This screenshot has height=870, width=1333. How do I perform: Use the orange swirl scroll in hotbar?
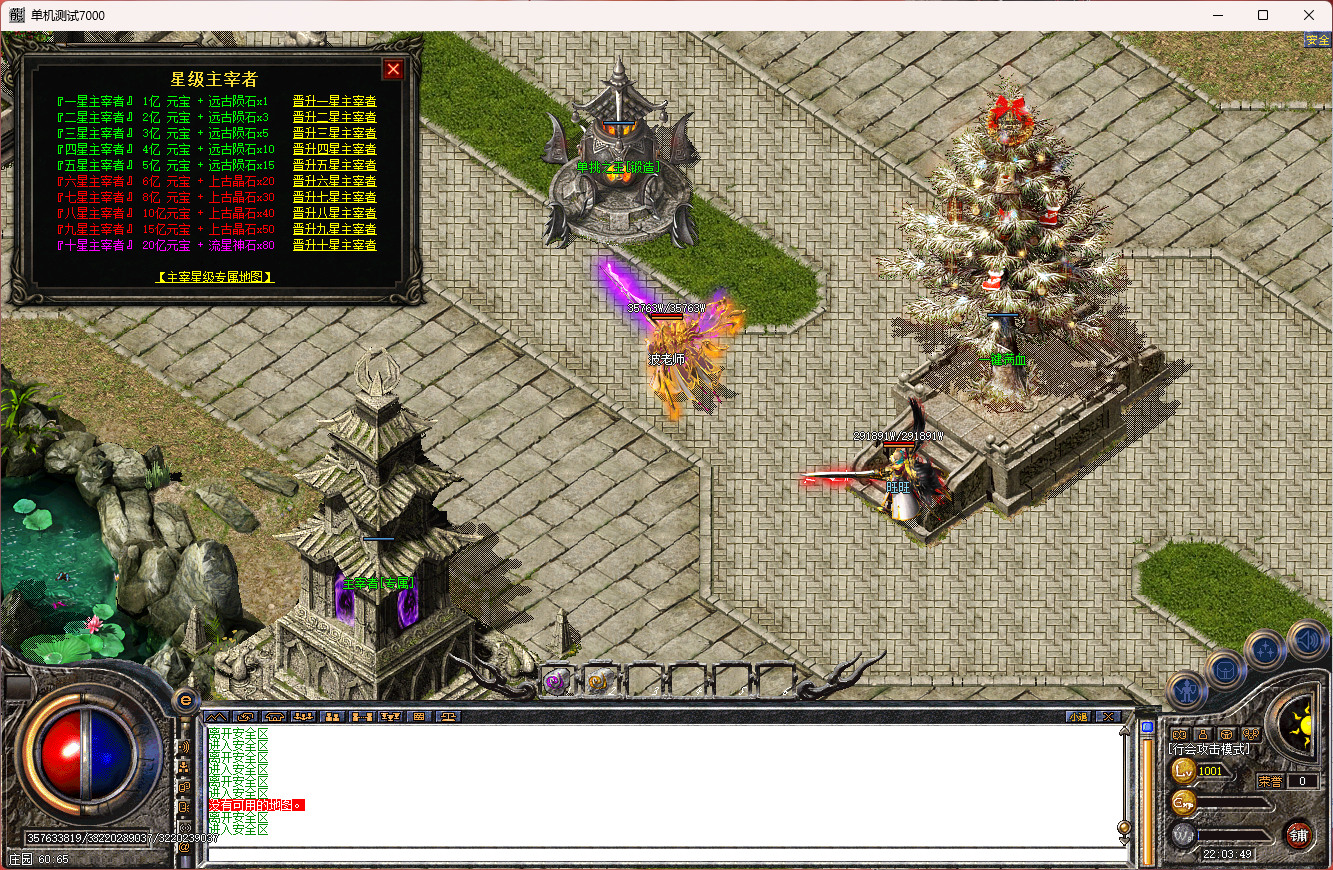point(597,682)
